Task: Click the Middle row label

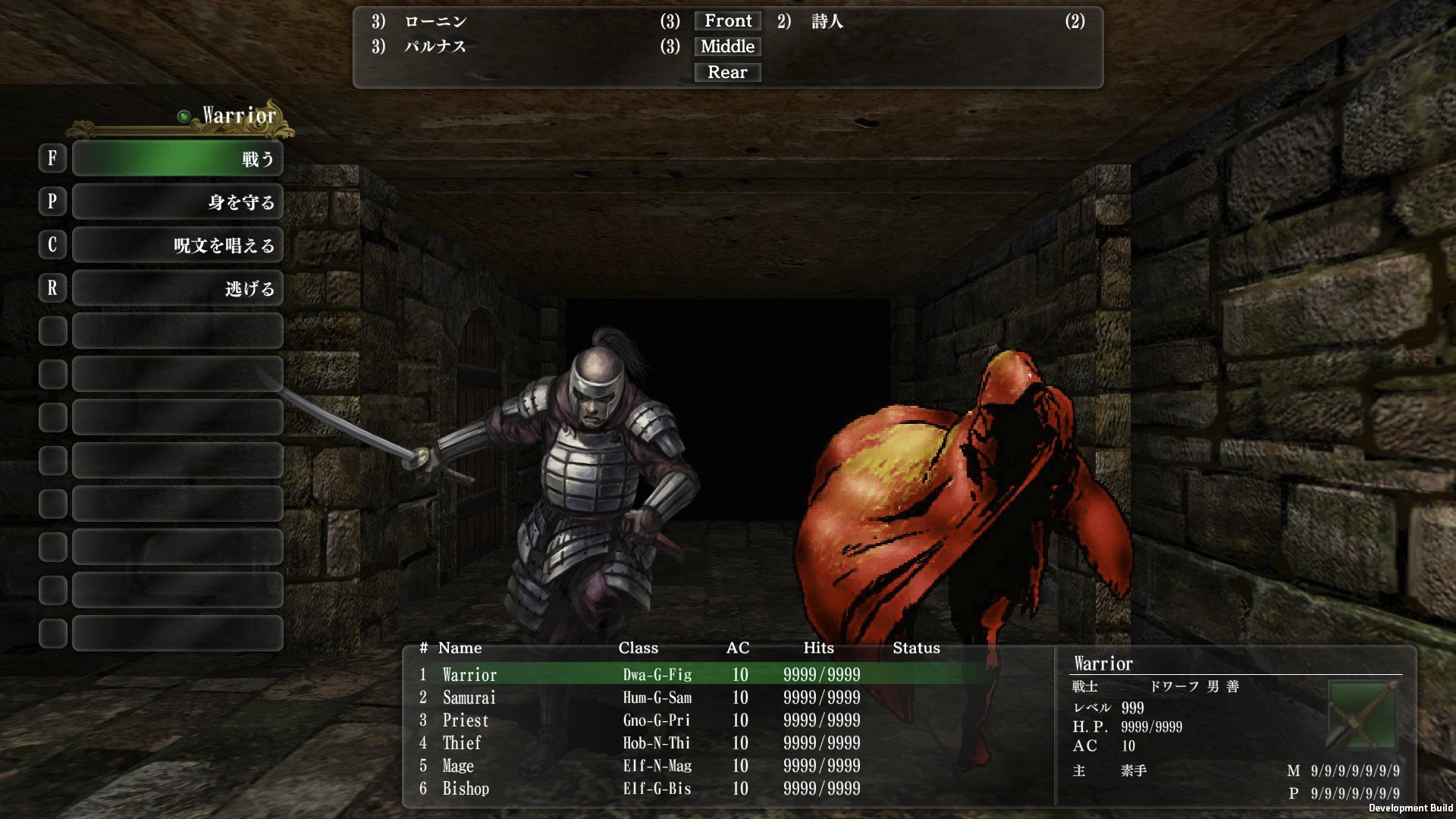Action: (x=726, y=46)
